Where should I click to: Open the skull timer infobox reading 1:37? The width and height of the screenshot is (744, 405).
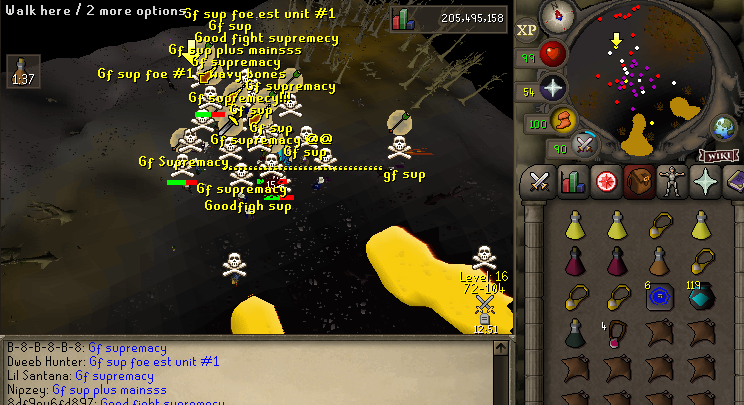[20, 71]
